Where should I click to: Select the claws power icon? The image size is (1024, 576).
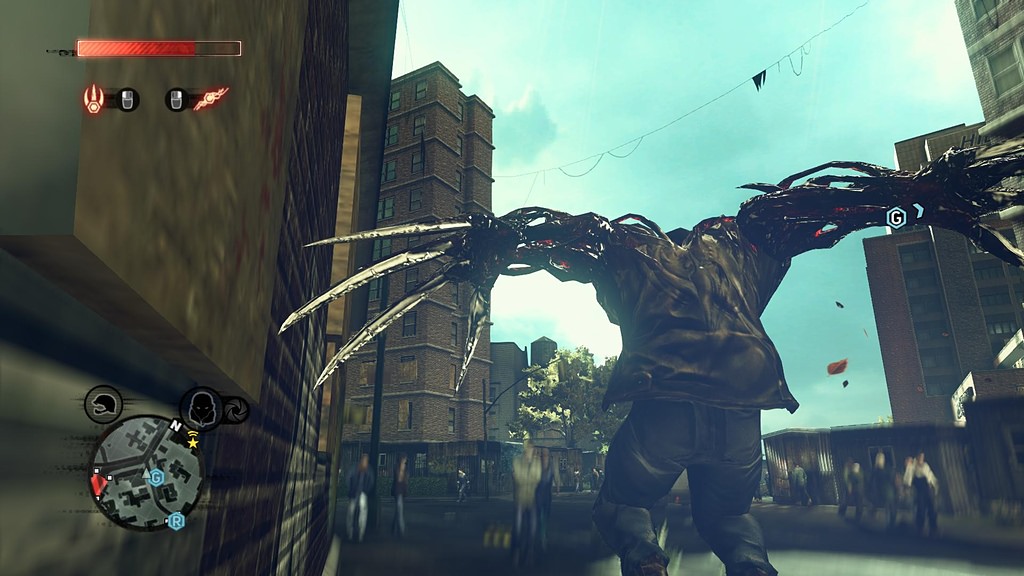point(94,99)
